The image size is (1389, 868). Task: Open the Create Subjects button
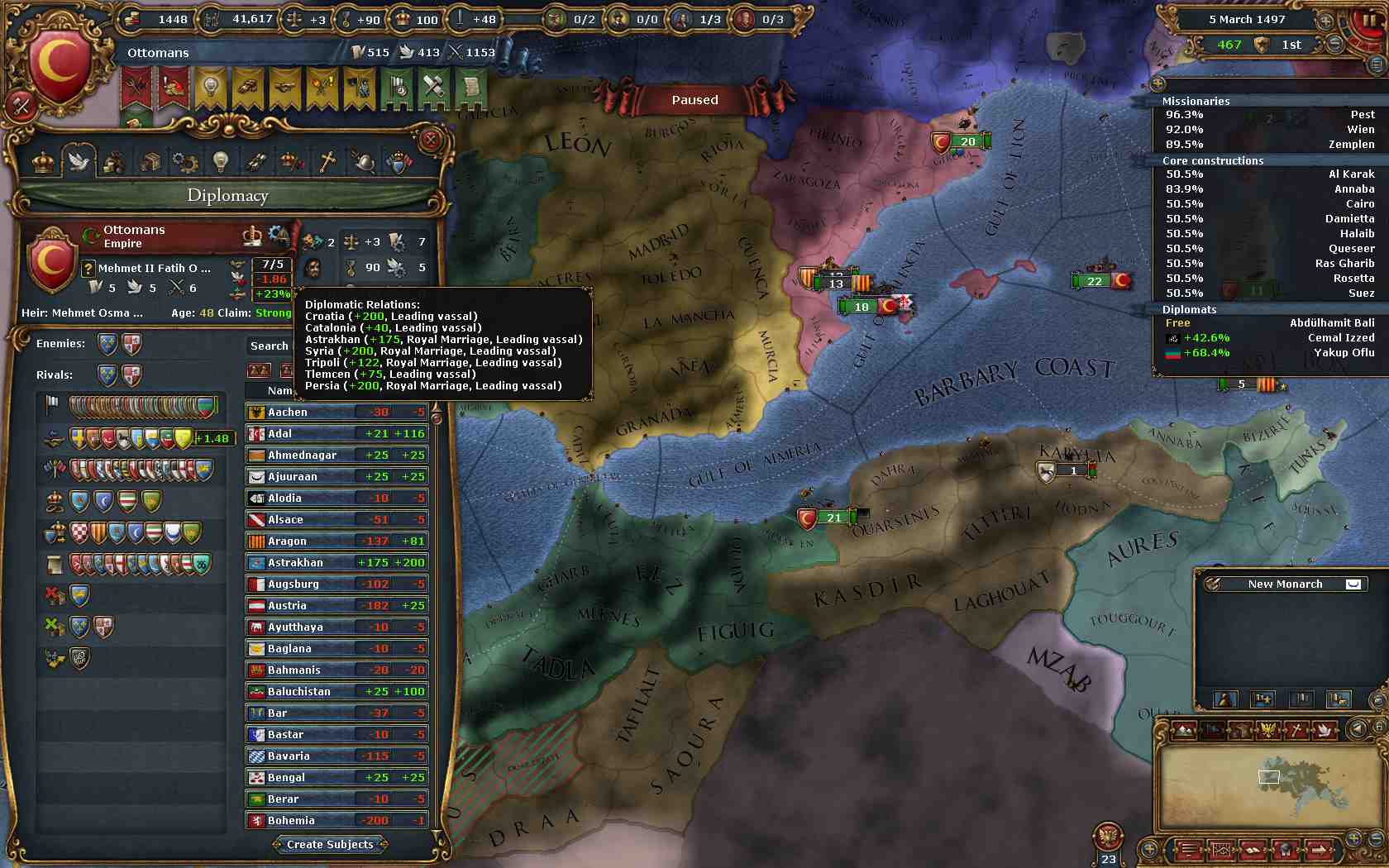[x=330, y=844]
